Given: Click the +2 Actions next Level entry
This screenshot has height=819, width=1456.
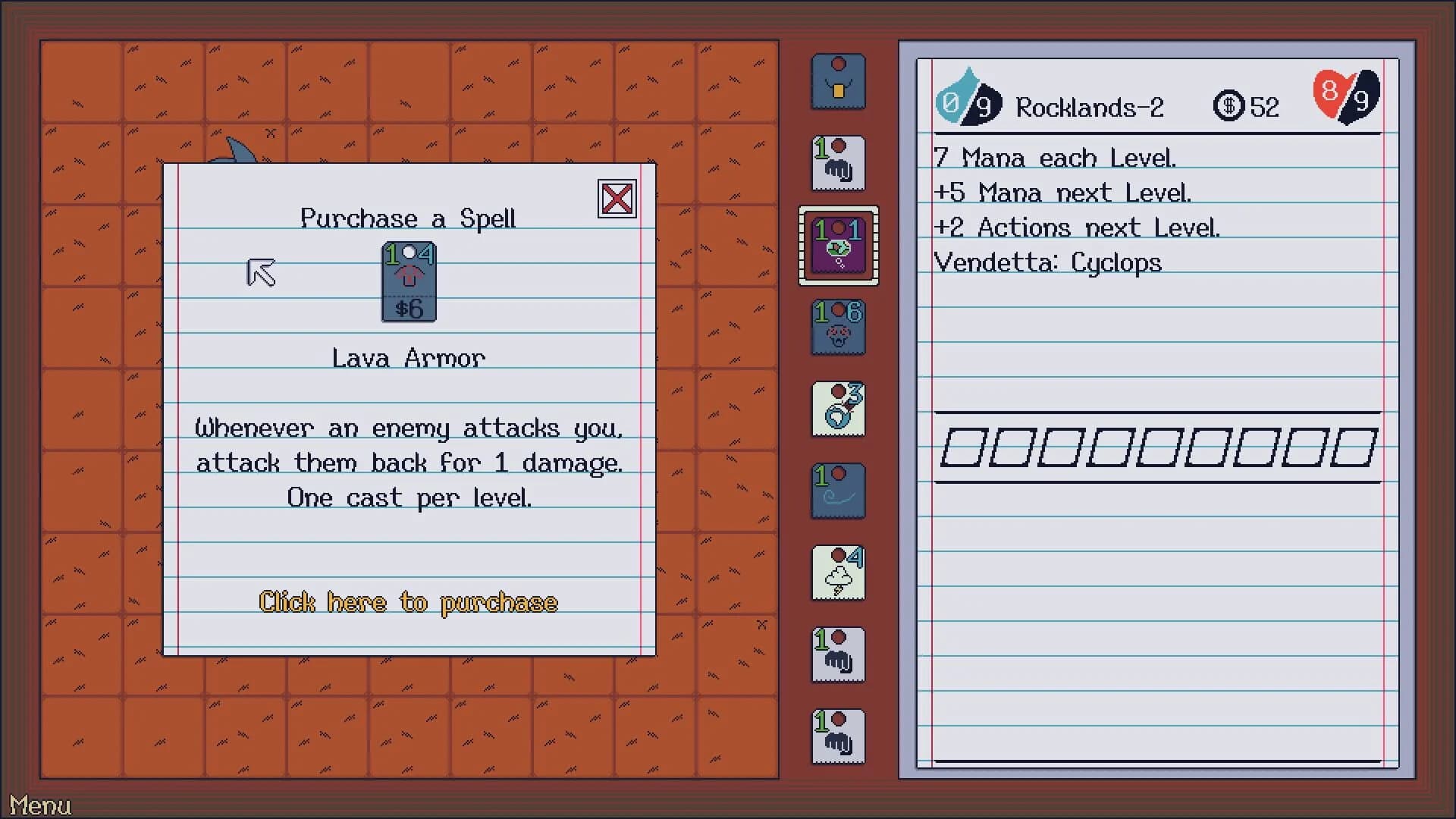Looking at the screenshot, I should pos(1077,227).
